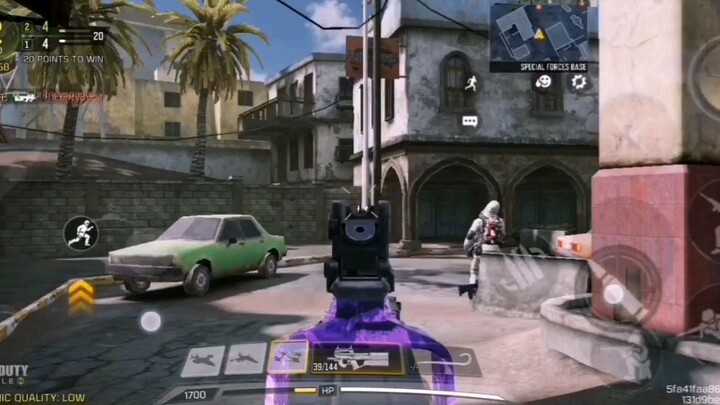Select the second plane scorestreak slot

[x=246, y=358]
